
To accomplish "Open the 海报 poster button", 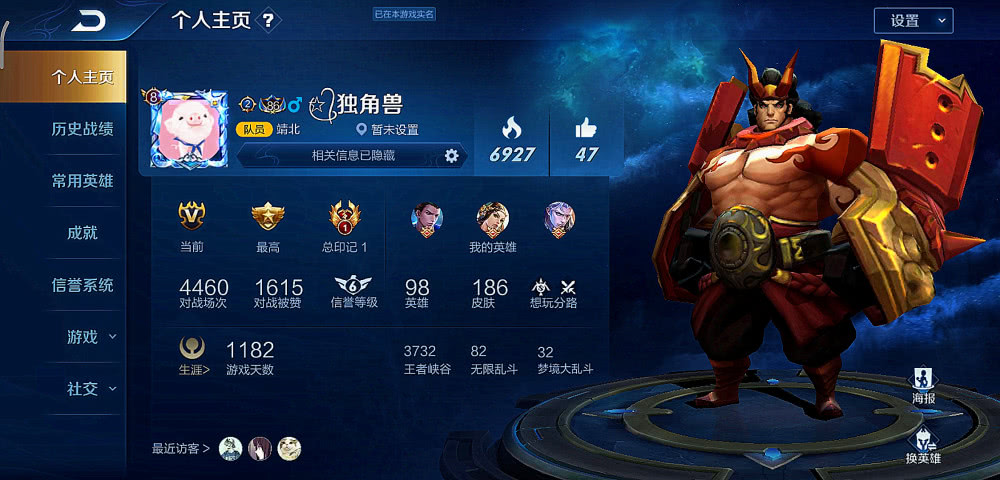I will [924, 385].
